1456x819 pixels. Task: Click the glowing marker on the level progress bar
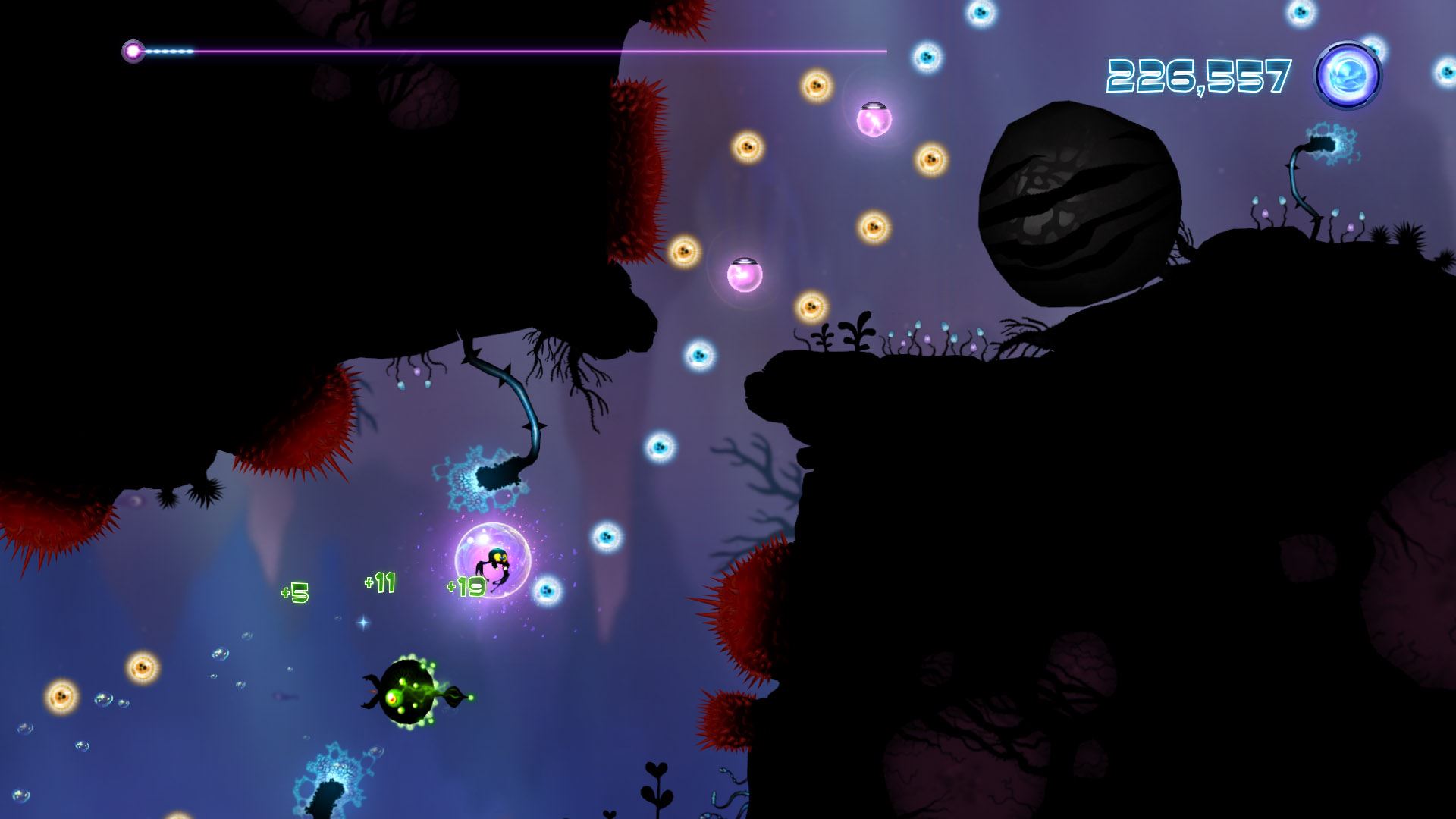133,52
